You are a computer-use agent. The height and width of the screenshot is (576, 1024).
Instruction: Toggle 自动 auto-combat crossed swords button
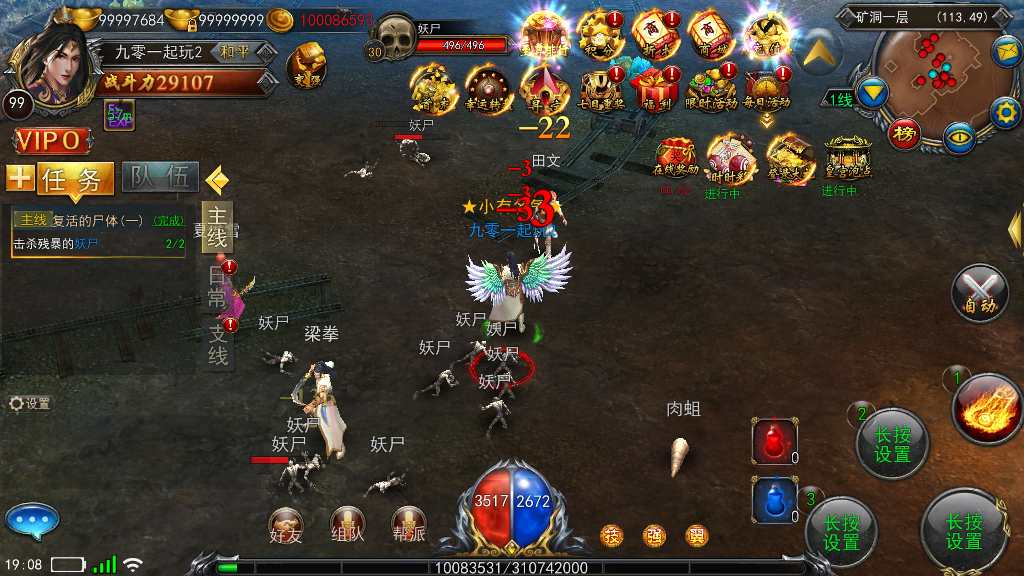click(x=980, y=294)
